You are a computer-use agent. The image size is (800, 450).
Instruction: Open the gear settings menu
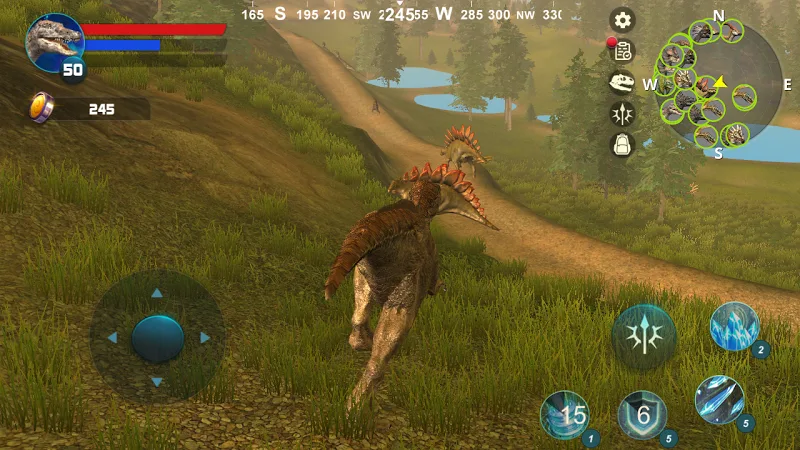coord(623,20)
